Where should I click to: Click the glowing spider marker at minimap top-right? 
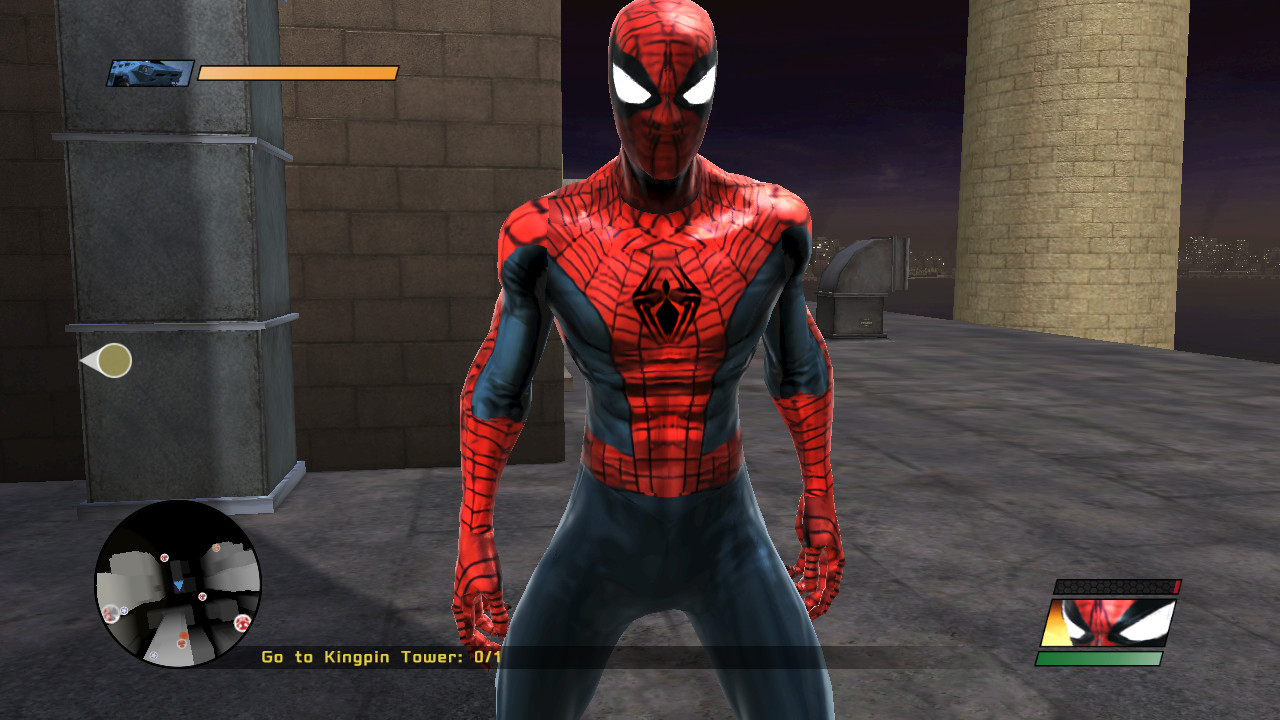(216, 547)
